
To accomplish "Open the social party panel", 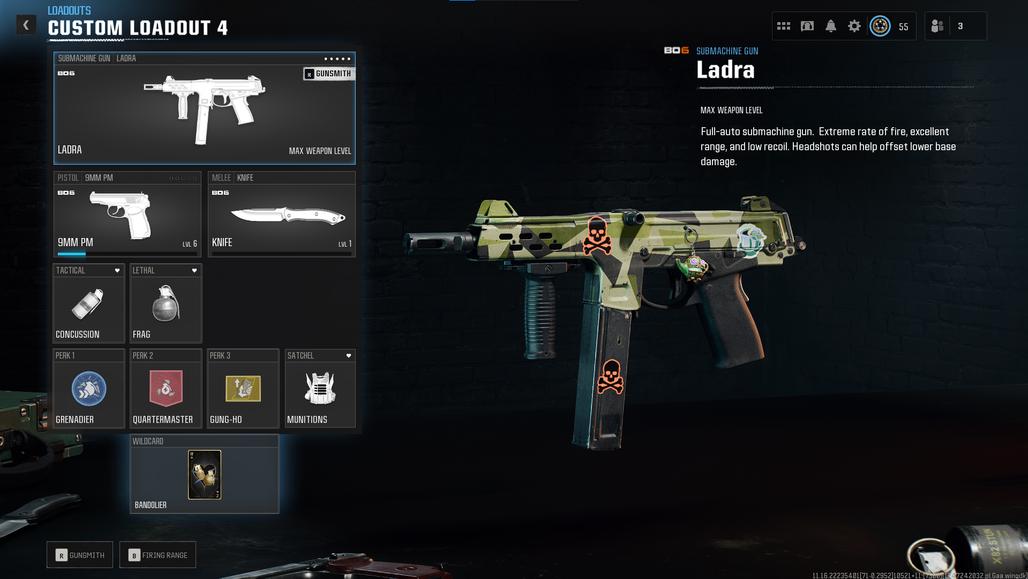I will [x=955, y=26].
